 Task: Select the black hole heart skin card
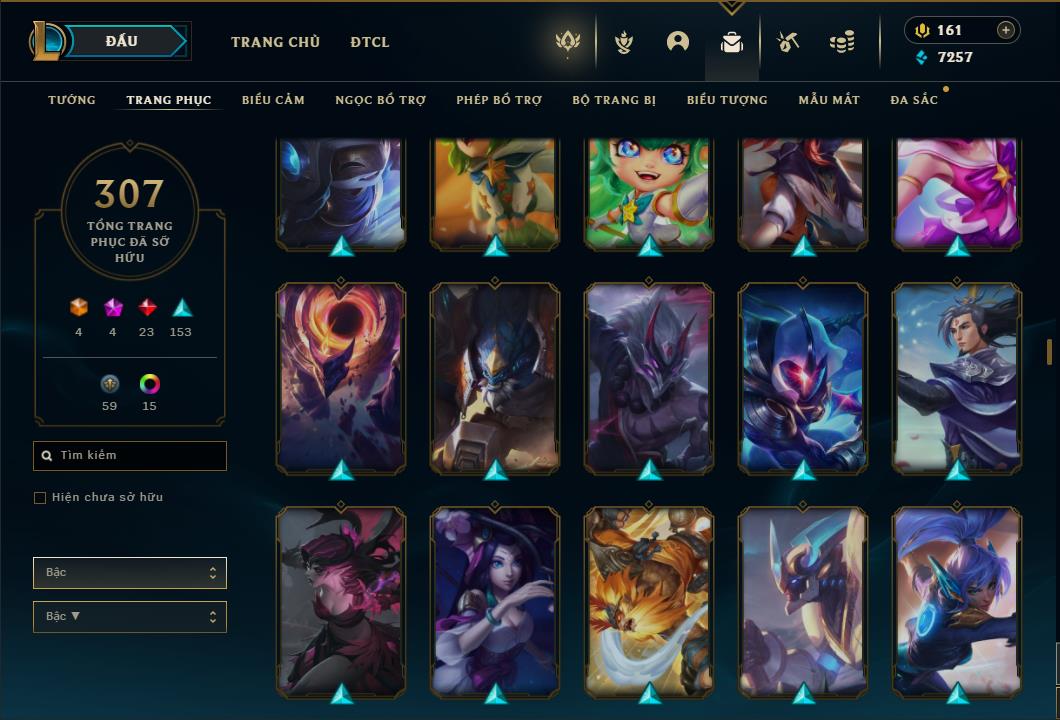(x=341, y=376)
